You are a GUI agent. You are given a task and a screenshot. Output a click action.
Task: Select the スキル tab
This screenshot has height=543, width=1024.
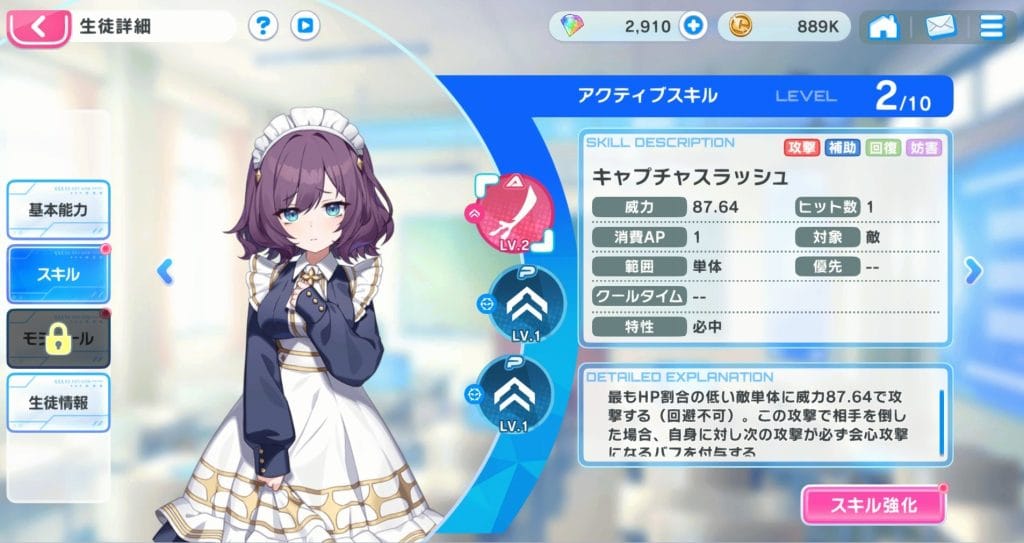(x=58, y=273)
